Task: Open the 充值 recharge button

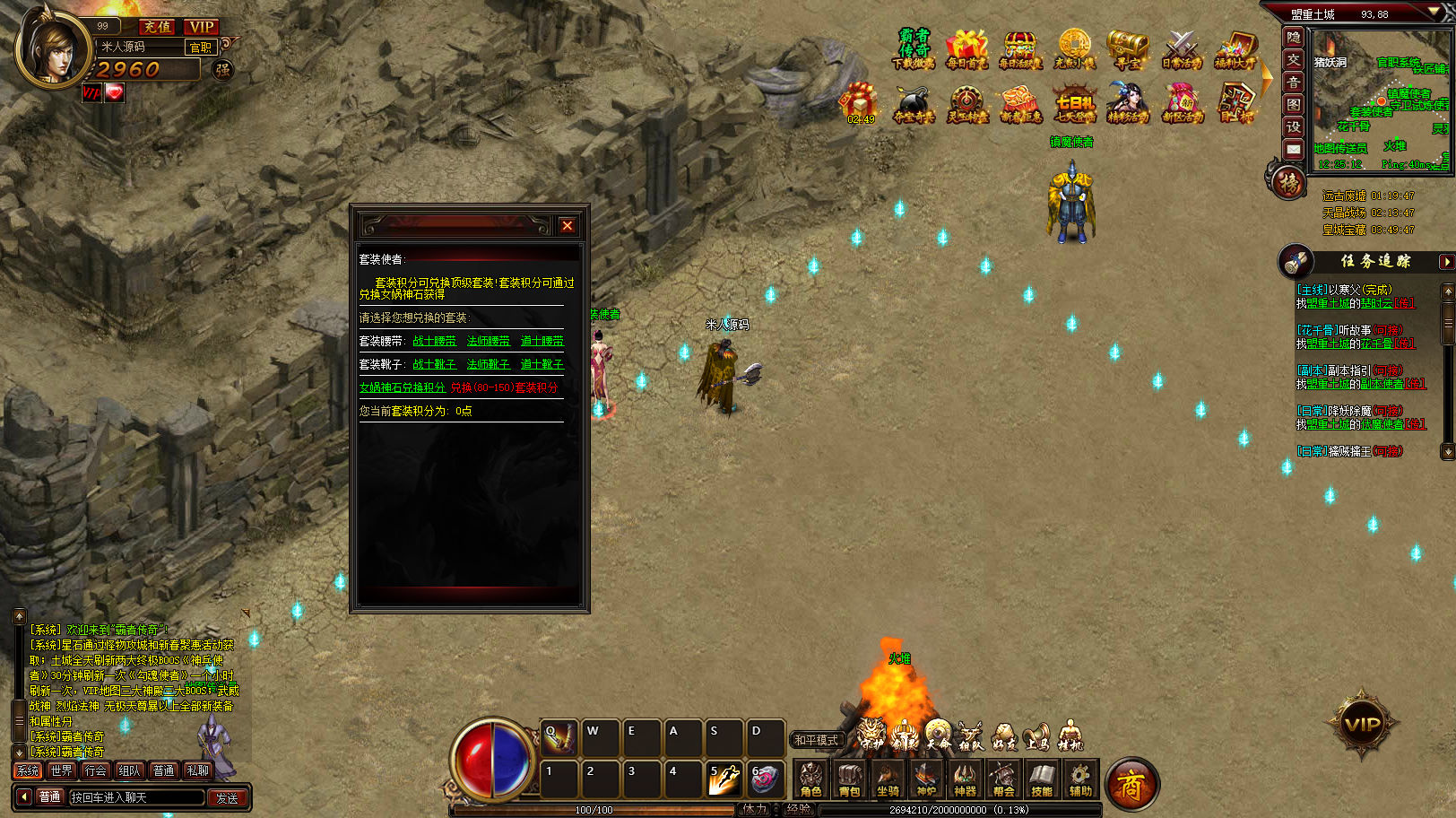Action: point(158,27)
